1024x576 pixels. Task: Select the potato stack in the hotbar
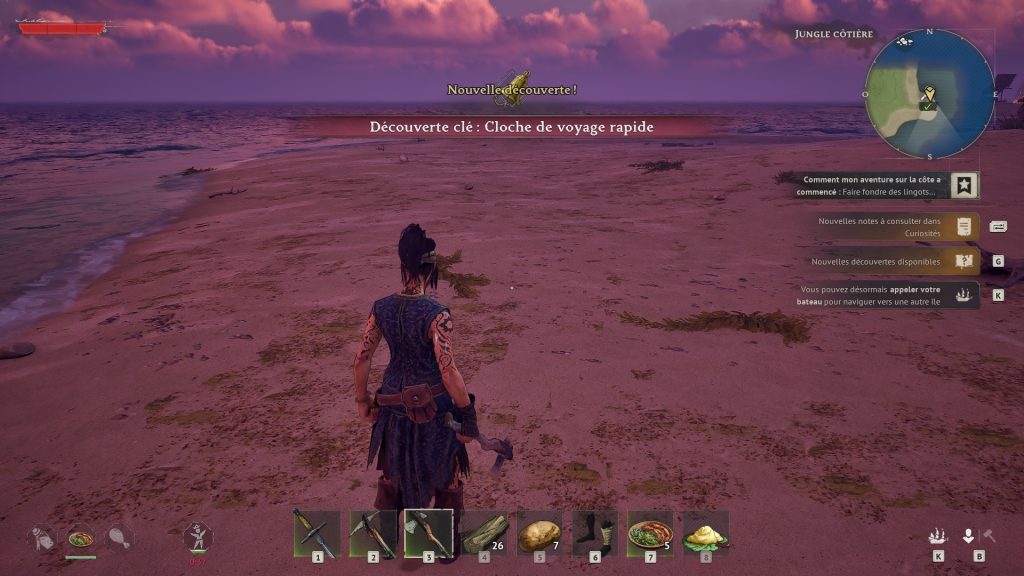[x=540, y=532]
